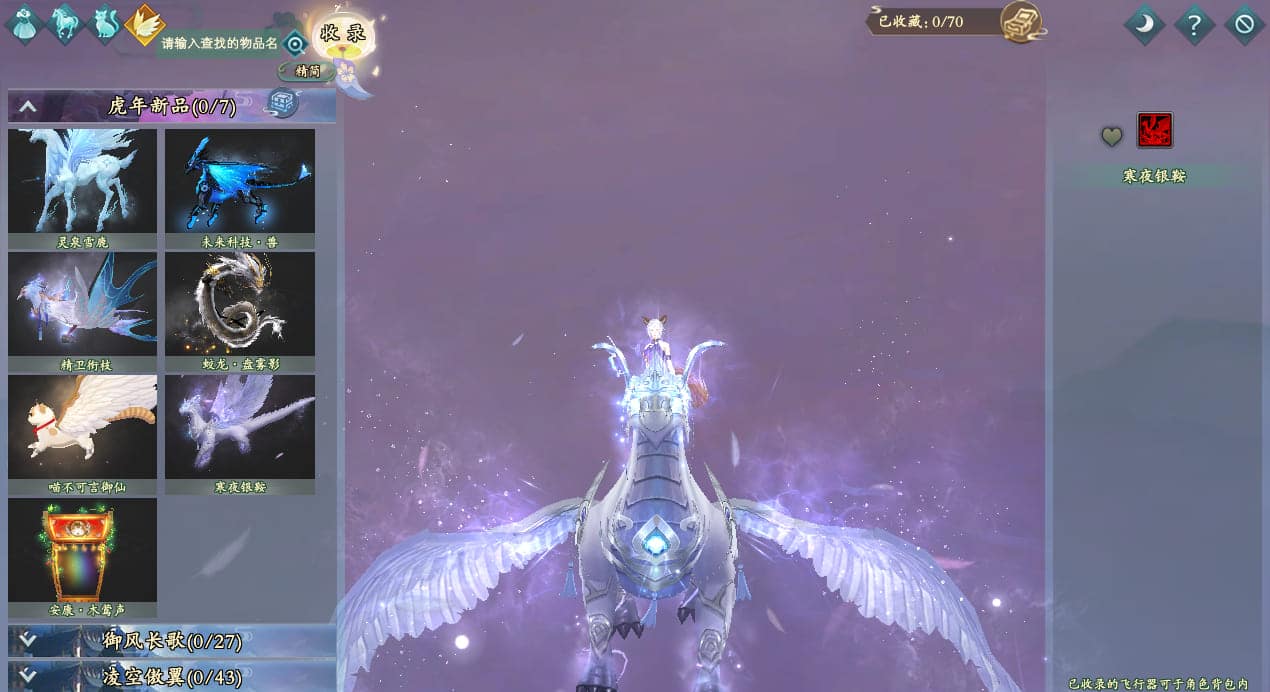Toggle the 精简 simplified view button
1270x692 pixels.
[x=306, y=72]
